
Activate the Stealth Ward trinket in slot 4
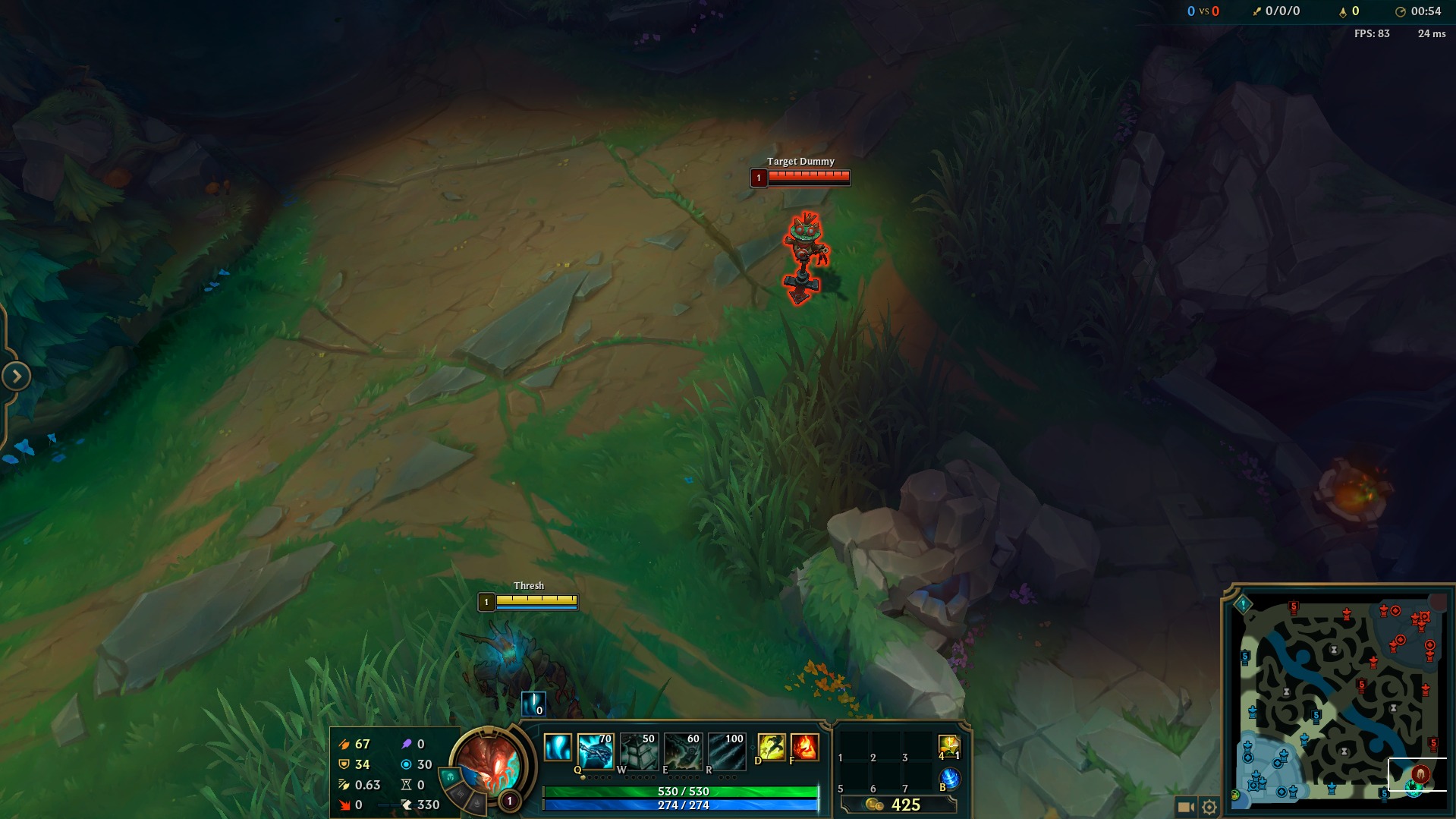(x=952, y=748)
